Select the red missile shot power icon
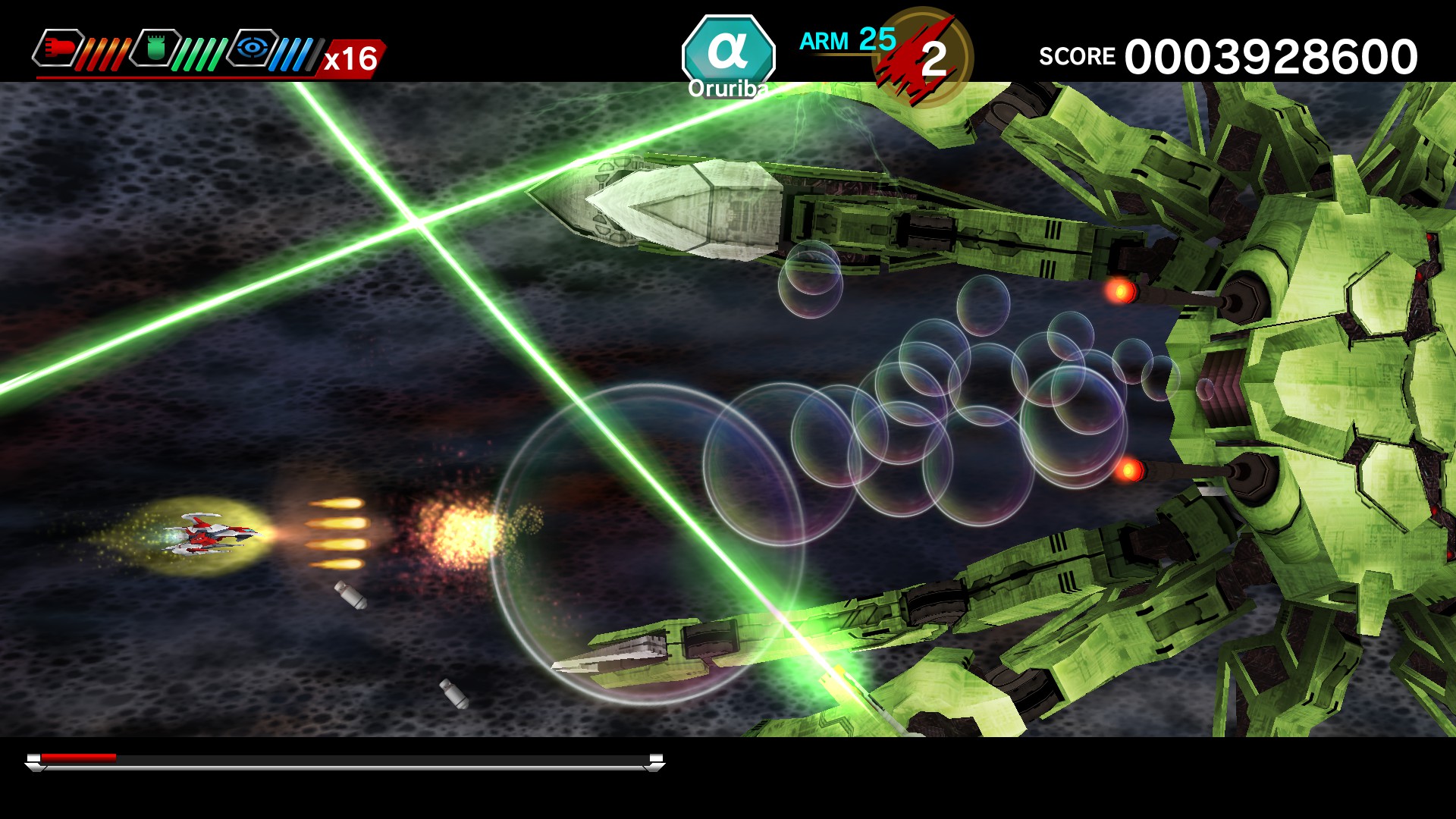Image resolution: width=1456 pixels, height=819 pixels. [59, 47]
